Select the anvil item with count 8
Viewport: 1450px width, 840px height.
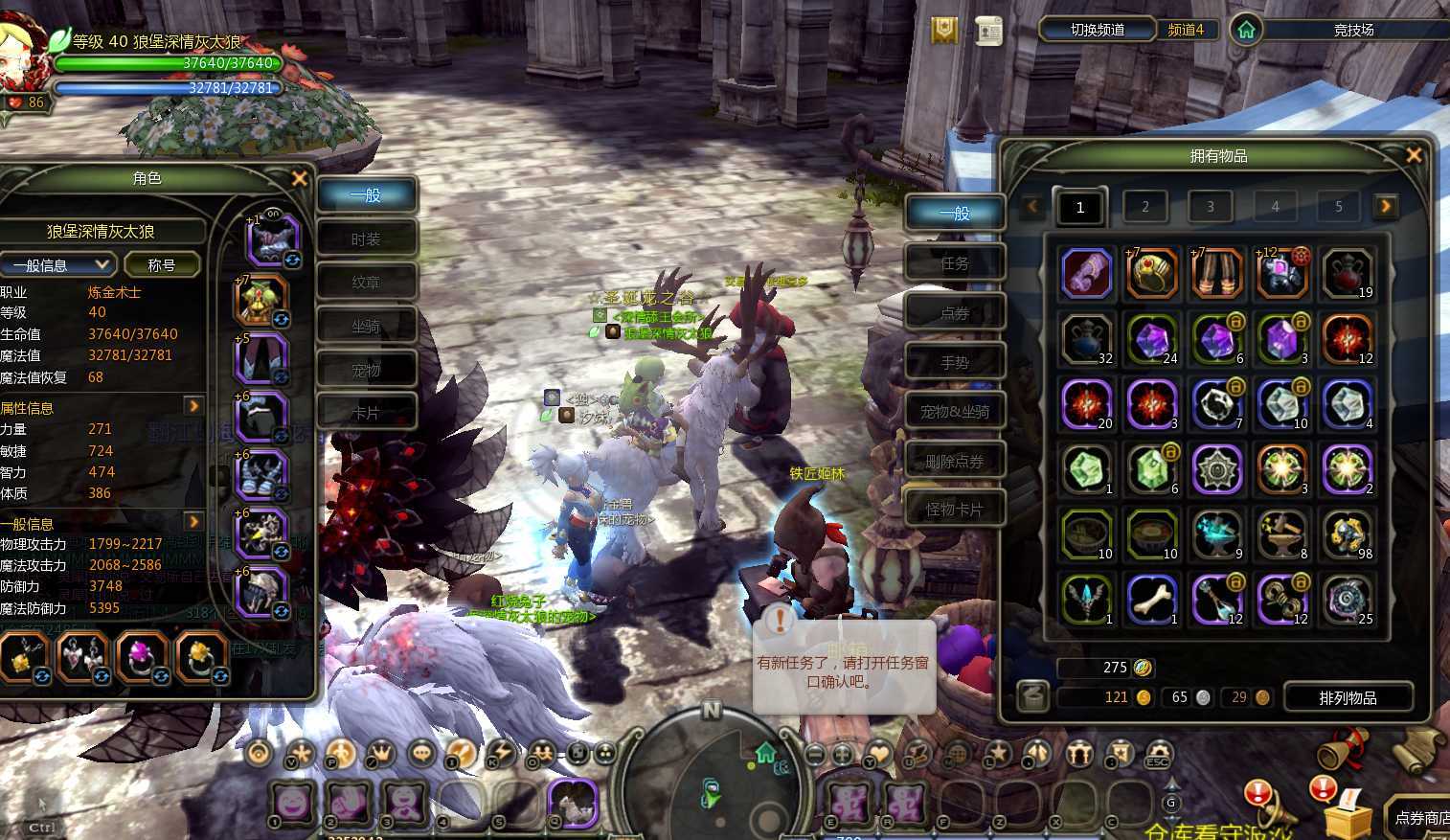[x=1282, y=534]
